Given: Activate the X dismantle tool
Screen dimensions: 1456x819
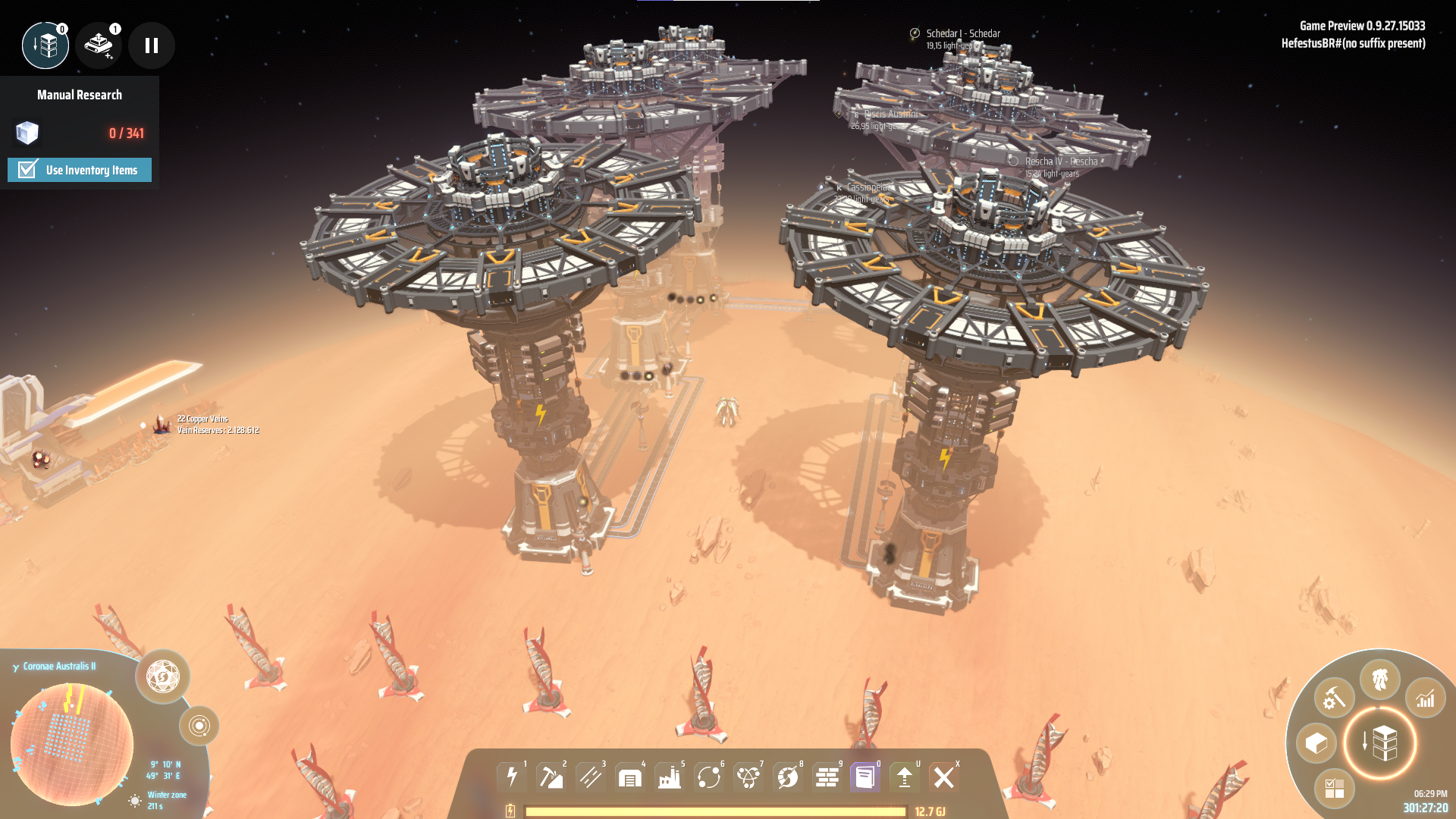Looking at the screenshot, I should (944, 777).
